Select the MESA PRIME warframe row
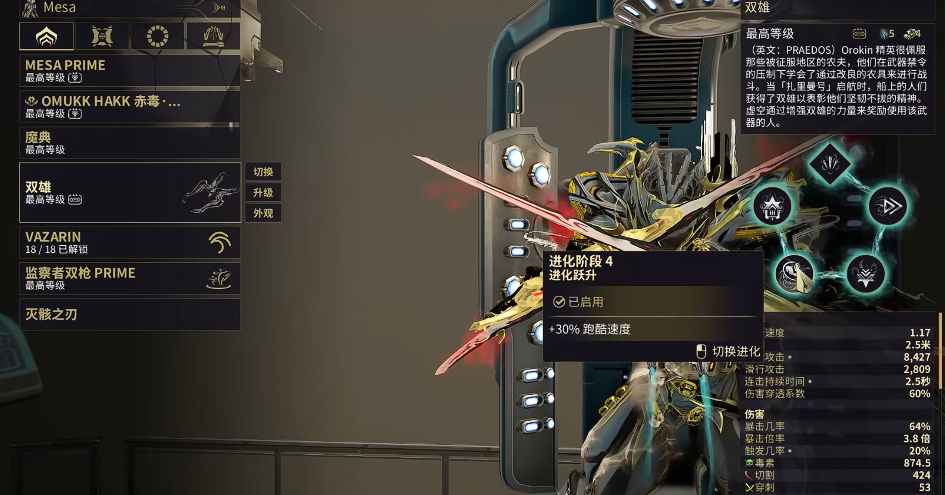This screenshot has height=495, width=945. (130, 70)
